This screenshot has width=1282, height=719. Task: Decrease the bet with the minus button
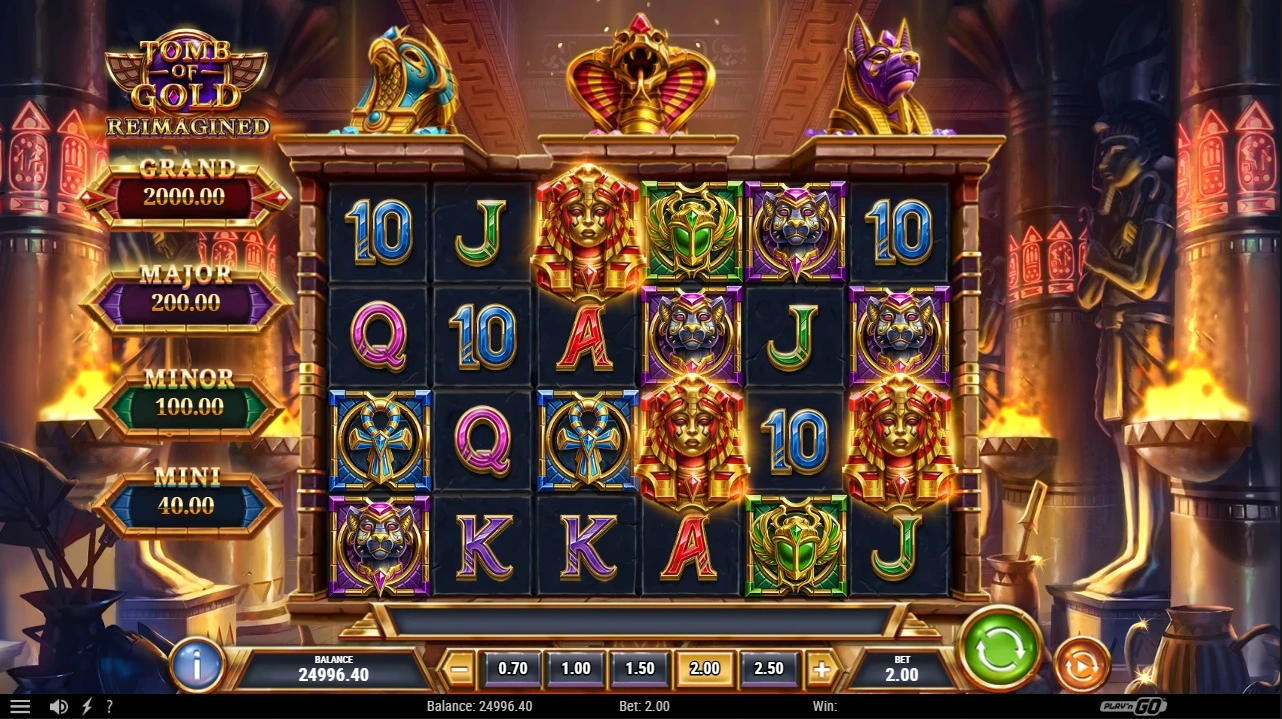[459, 669]
